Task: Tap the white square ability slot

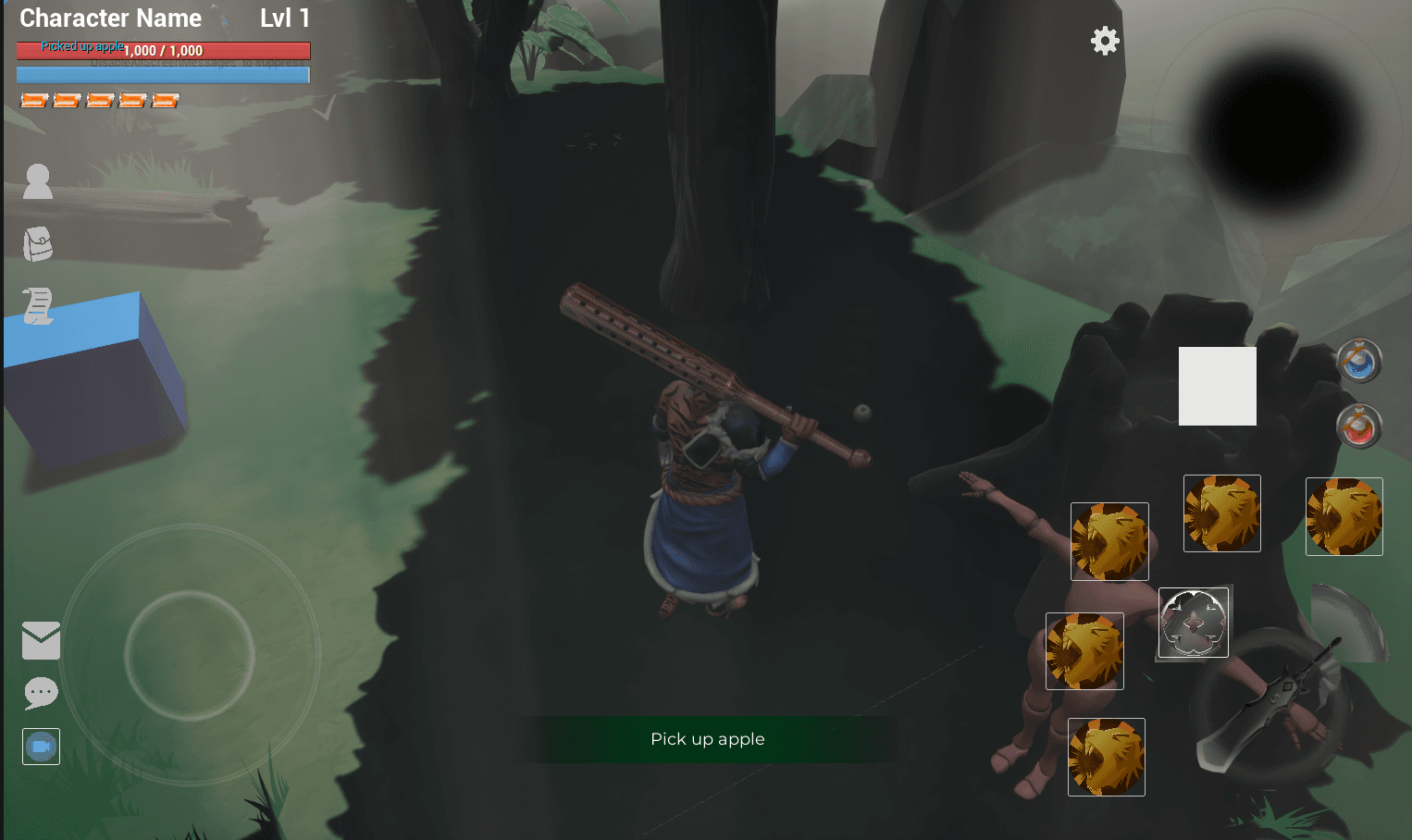Action: click(x=1217, y=386)
